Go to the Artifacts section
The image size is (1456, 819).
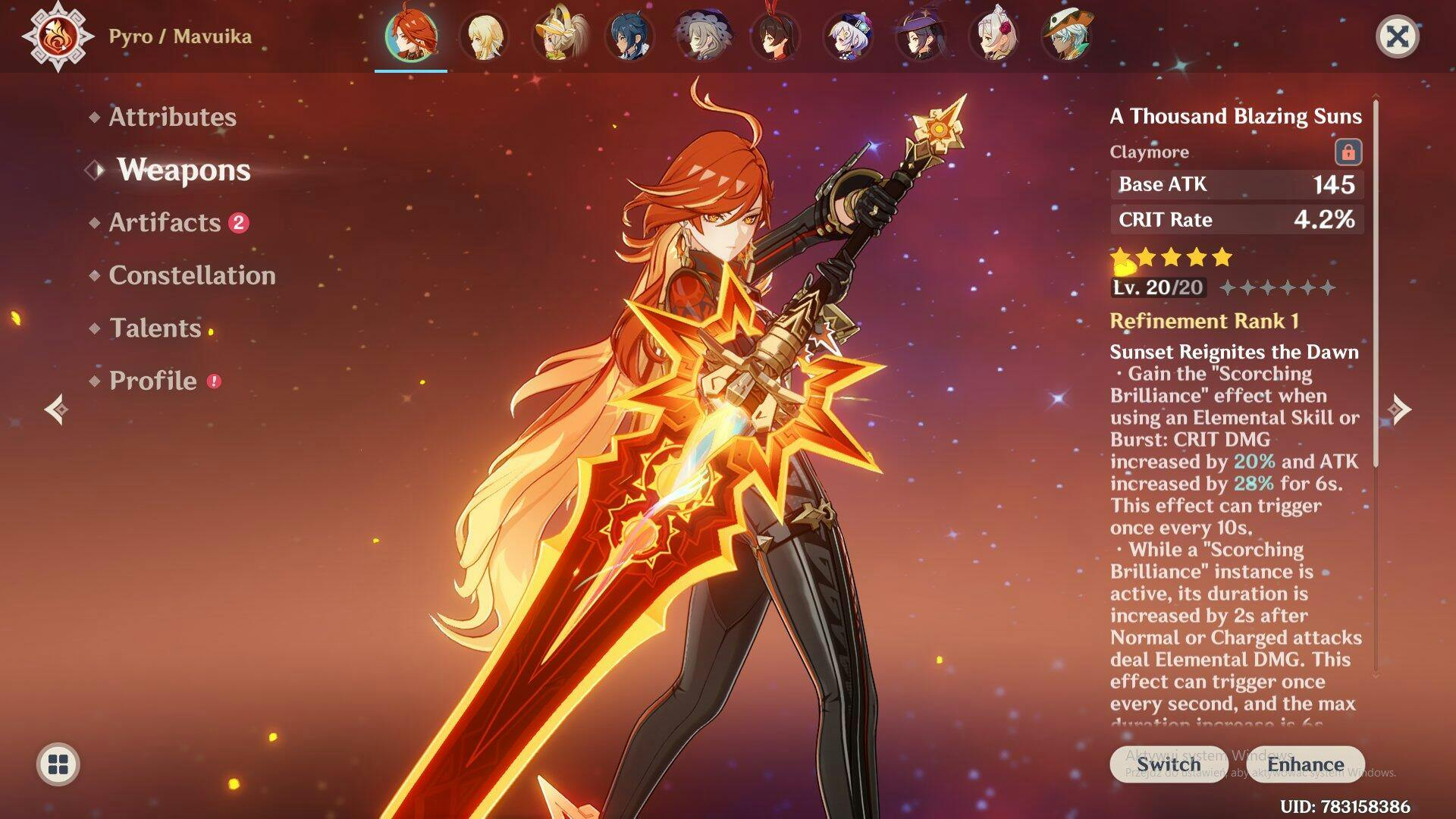tap(165, 222)
